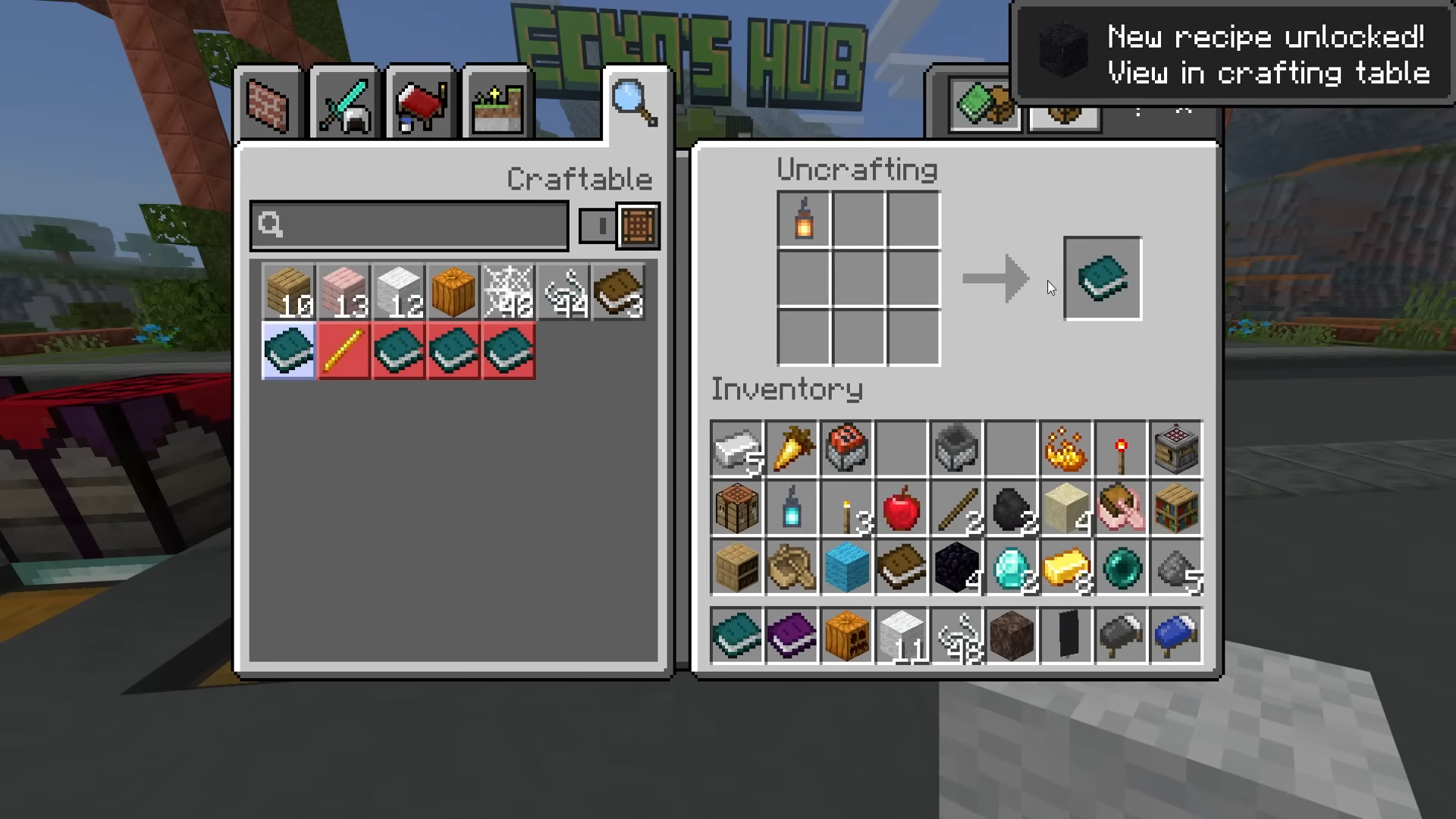Choose the pumpkin recipe
This screenshot has width=1456, height=819.
point(453,292)
